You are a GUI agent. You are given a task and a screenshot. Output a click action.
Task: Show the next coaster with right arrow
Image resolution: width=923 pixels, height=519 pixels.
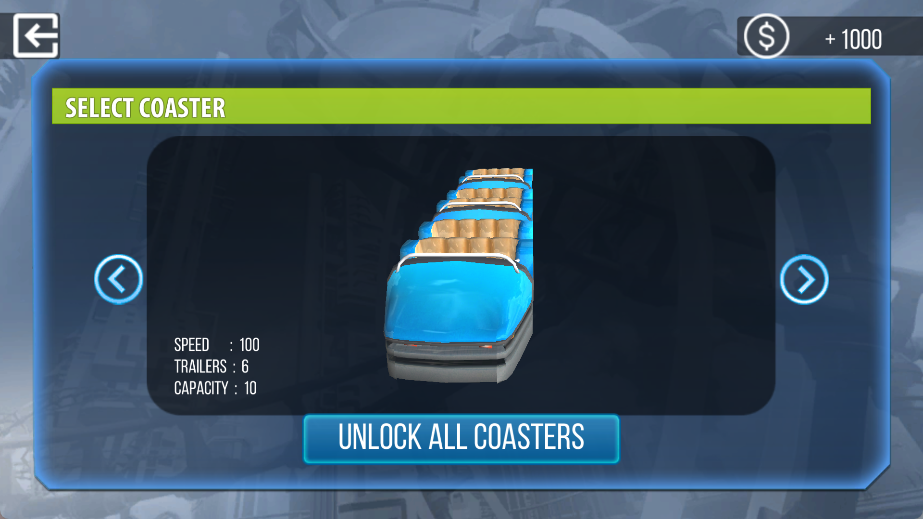[x=804, y=280]
